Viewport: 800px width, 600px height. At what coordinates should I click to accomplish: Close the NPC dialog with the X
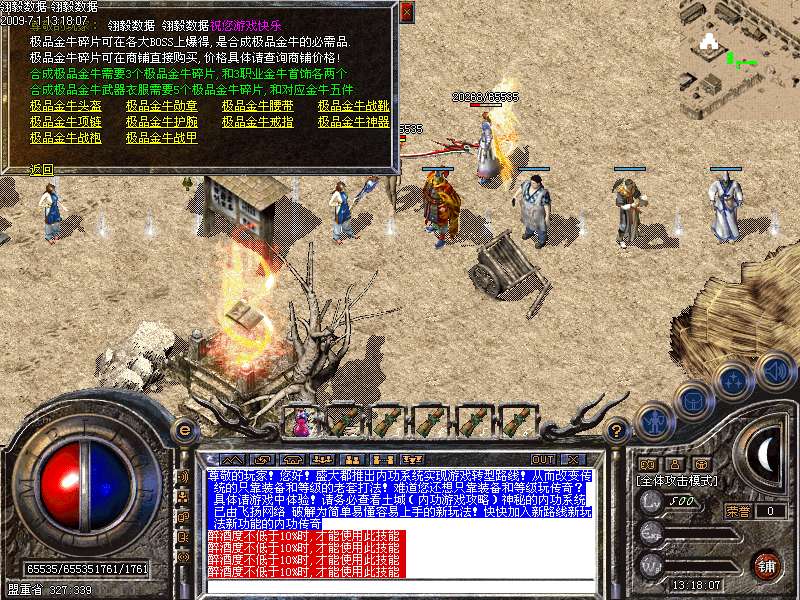click(x=405, y=13)
